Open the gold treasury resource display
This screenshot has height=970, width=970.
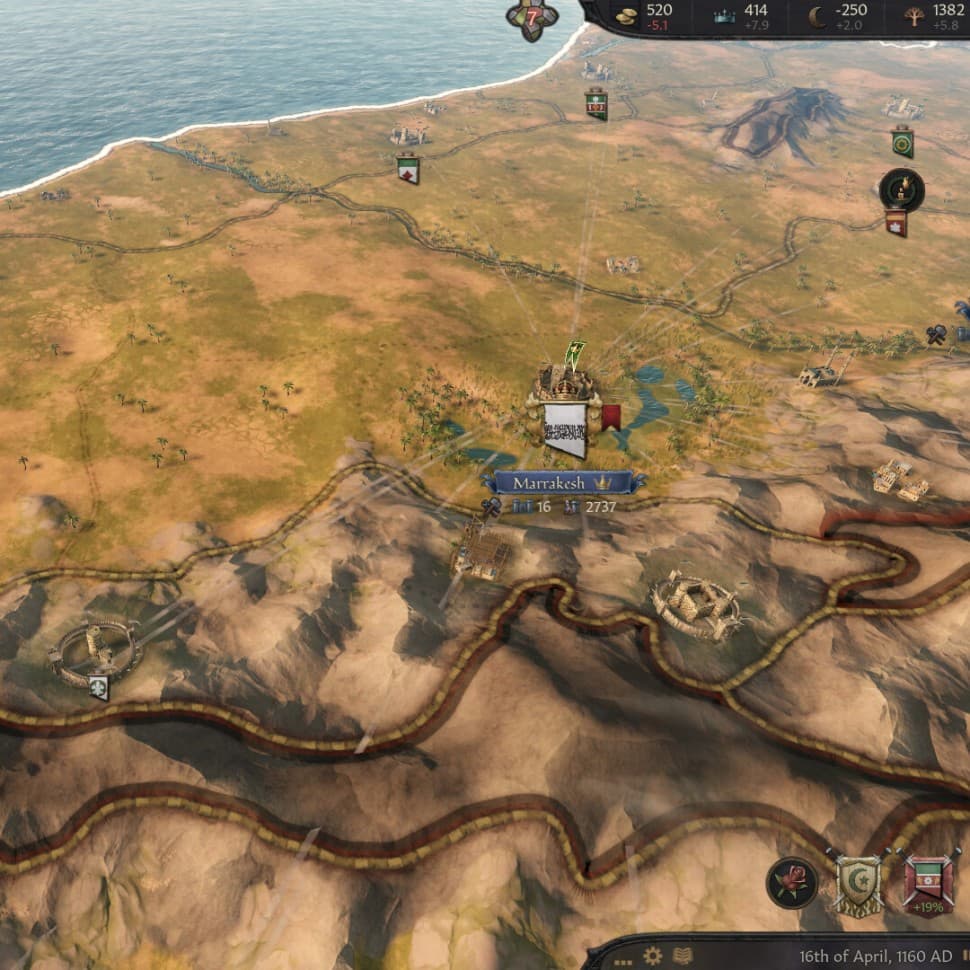pos(626,14)
